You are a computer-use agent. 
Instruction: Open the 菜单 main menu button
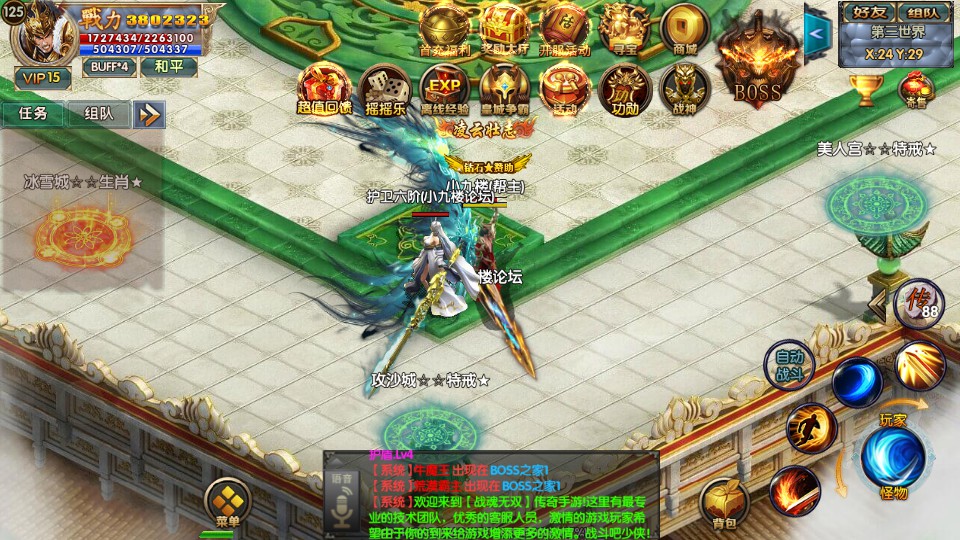pyautogui.click(x=227, y=500)
